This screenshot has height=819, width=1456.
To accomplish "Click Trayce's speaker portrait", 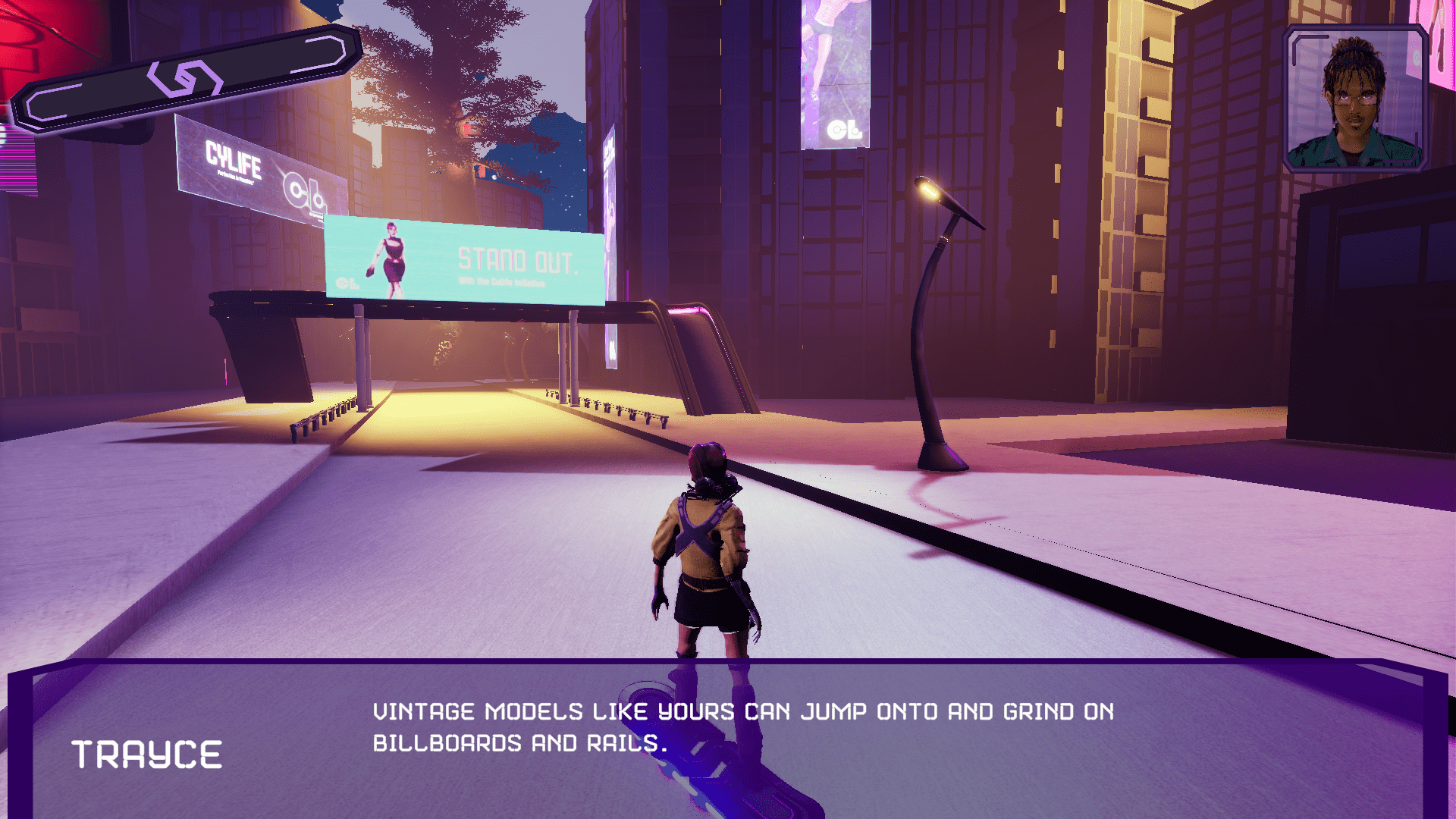I will coord(1355,99).
